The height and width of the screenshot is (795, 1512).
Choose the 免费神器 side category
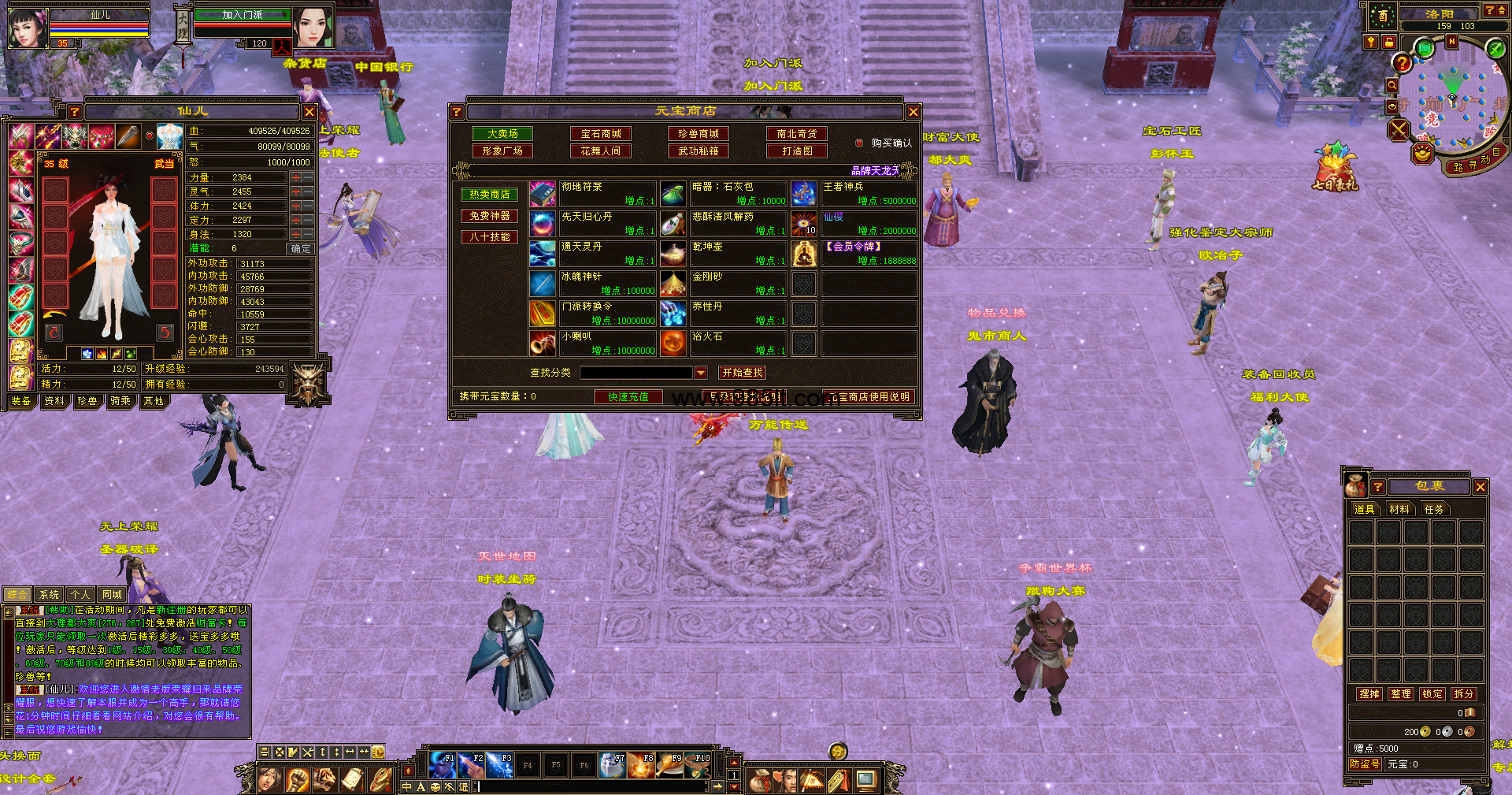click(x=489, y=216)
